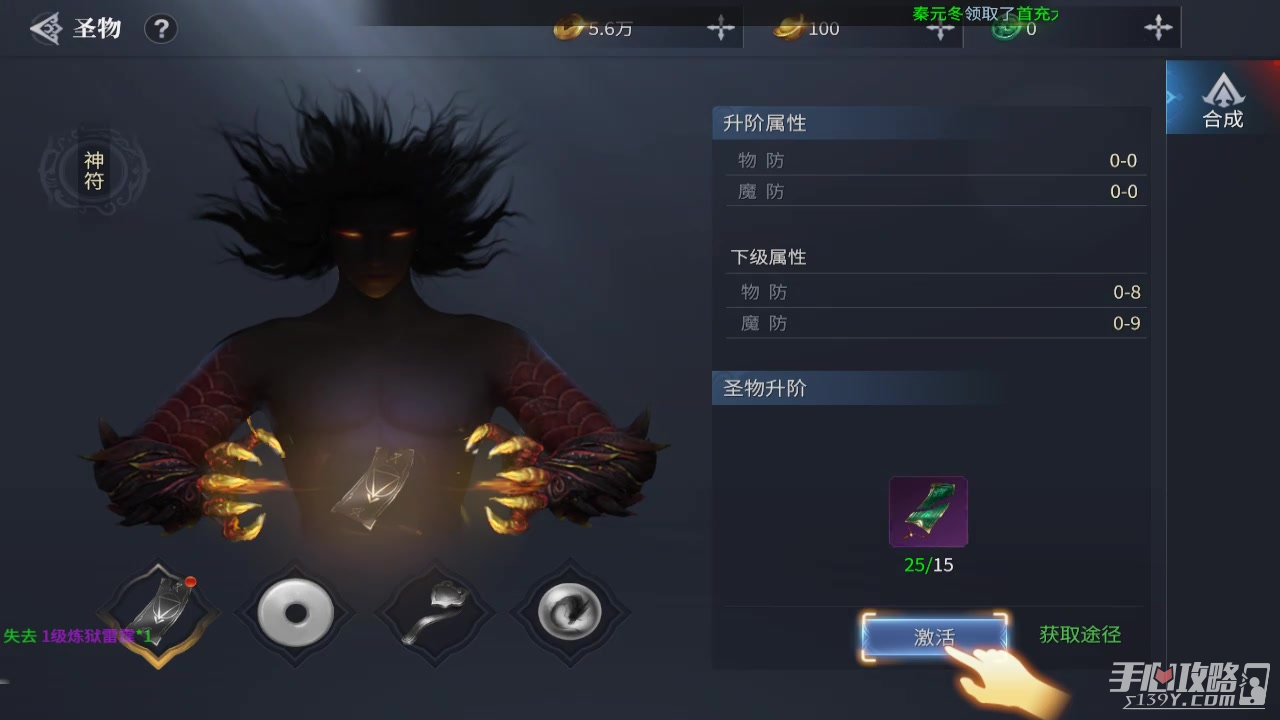Add more gold coins (5.6万)

coord(721,28)
